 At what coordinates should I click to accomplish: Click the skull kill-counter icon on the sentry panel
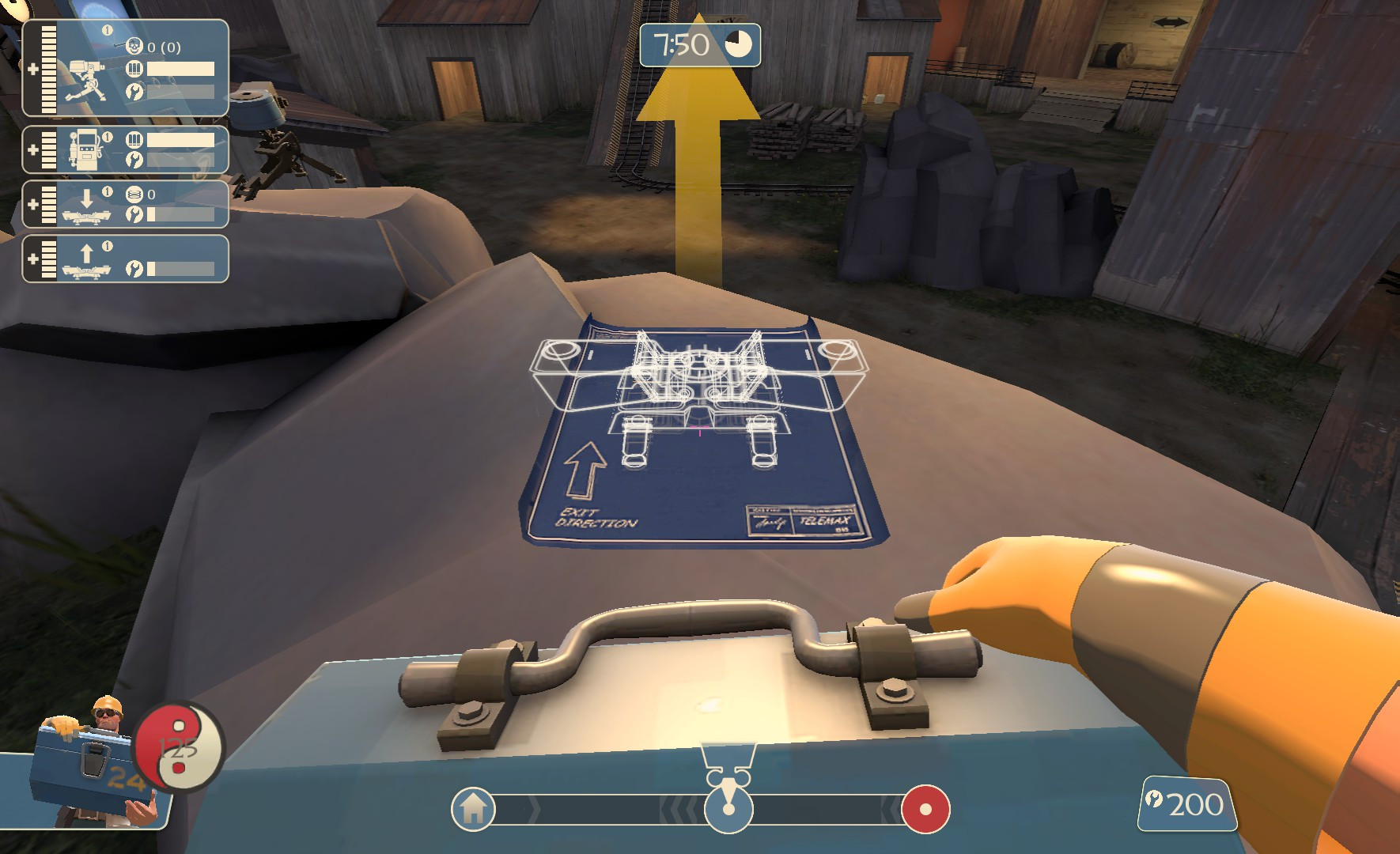136,45
